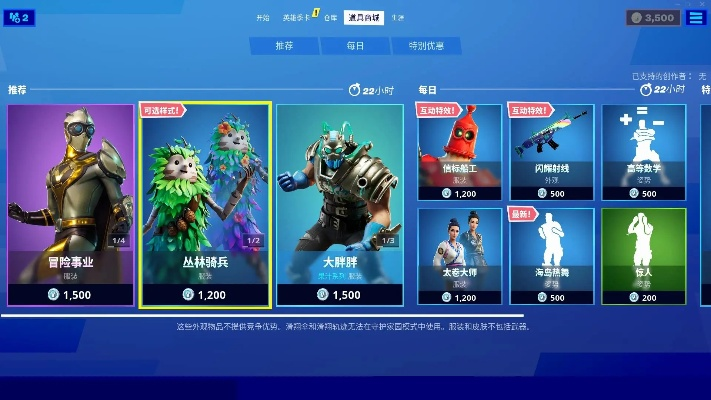Image resolution: width=711 pixels, height=400 pixels.
Task: Open the 英雄季卡 battle pass tab
Action: coord(295,17)
